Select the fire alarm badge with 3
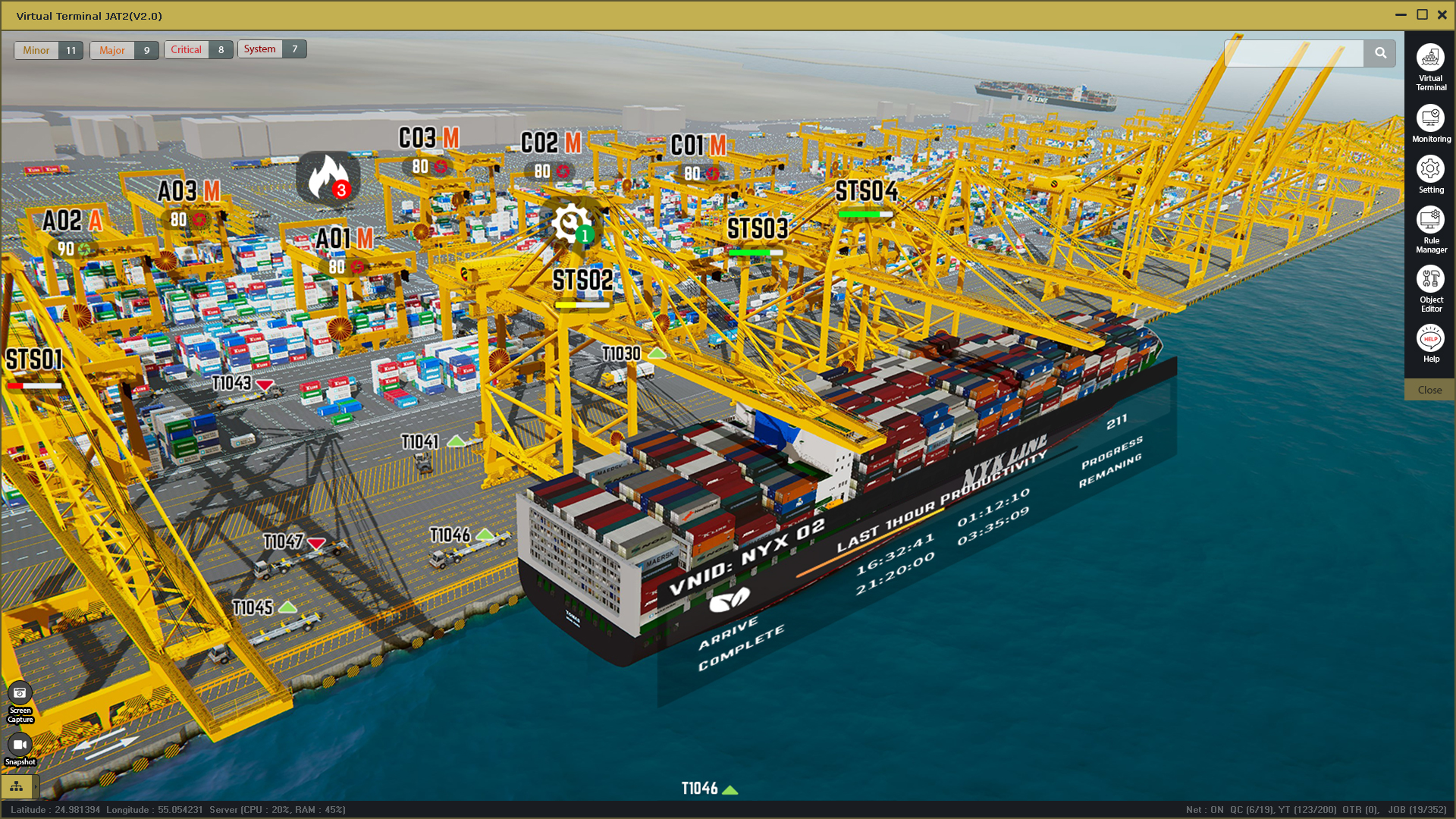 328,177
